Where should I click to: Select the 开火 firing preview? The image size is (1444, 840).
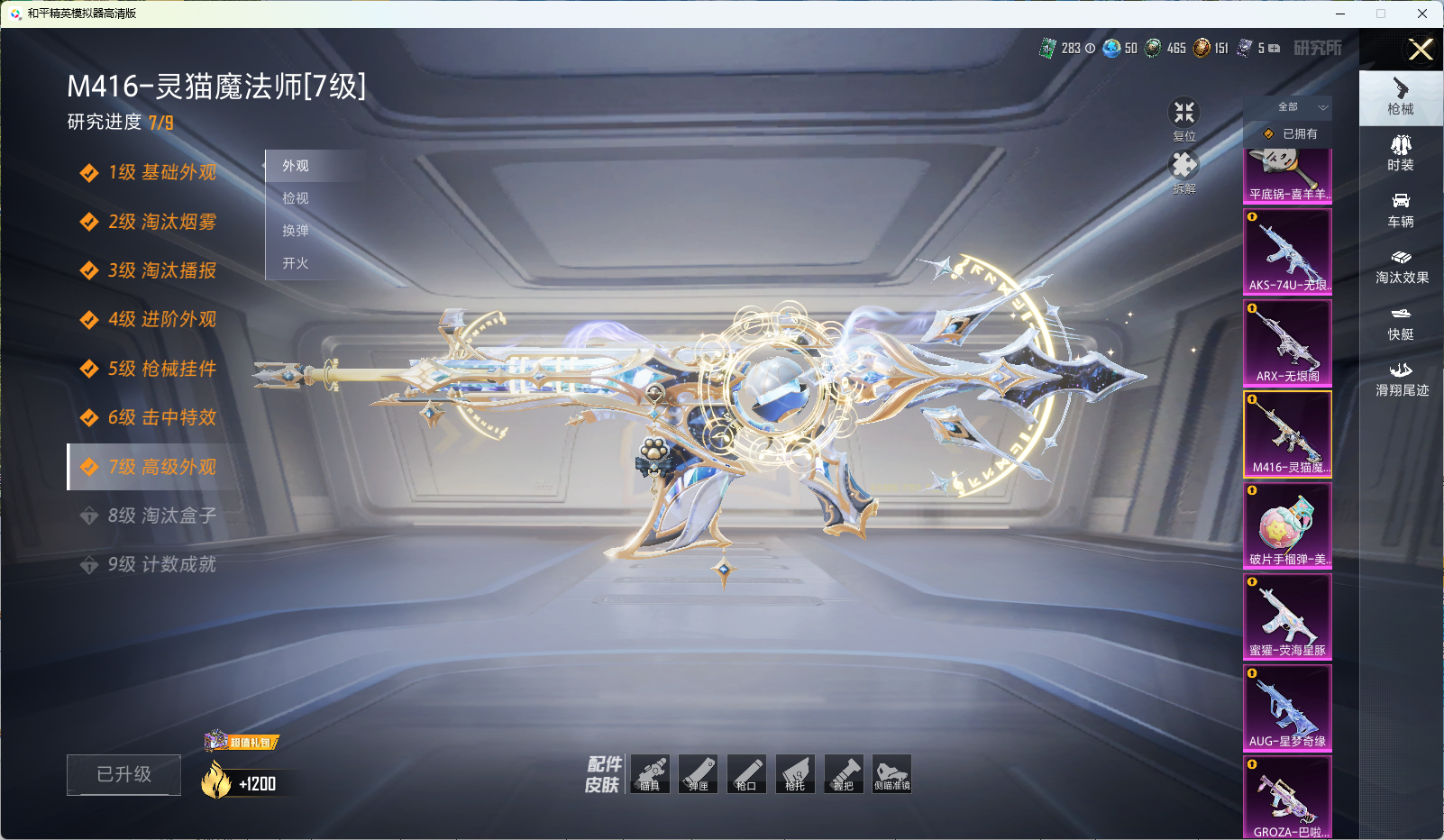(296, 263)
